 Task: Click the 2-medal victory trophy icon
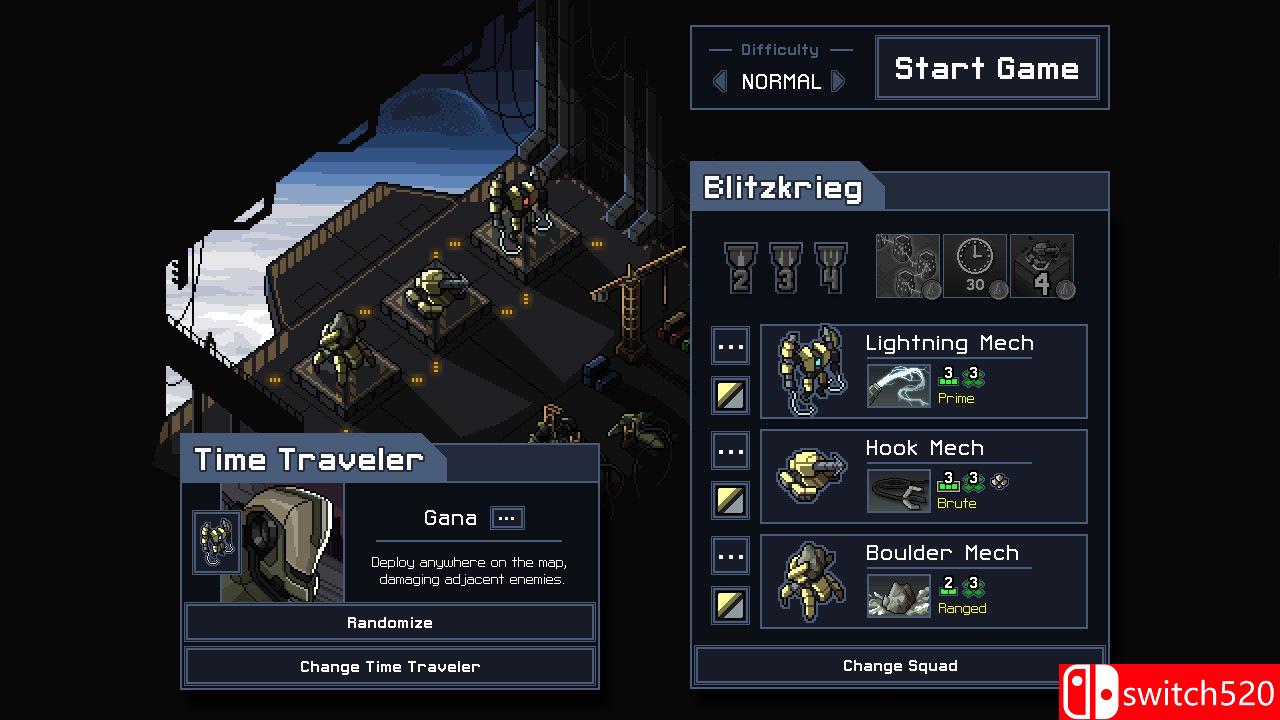[740, 265]
